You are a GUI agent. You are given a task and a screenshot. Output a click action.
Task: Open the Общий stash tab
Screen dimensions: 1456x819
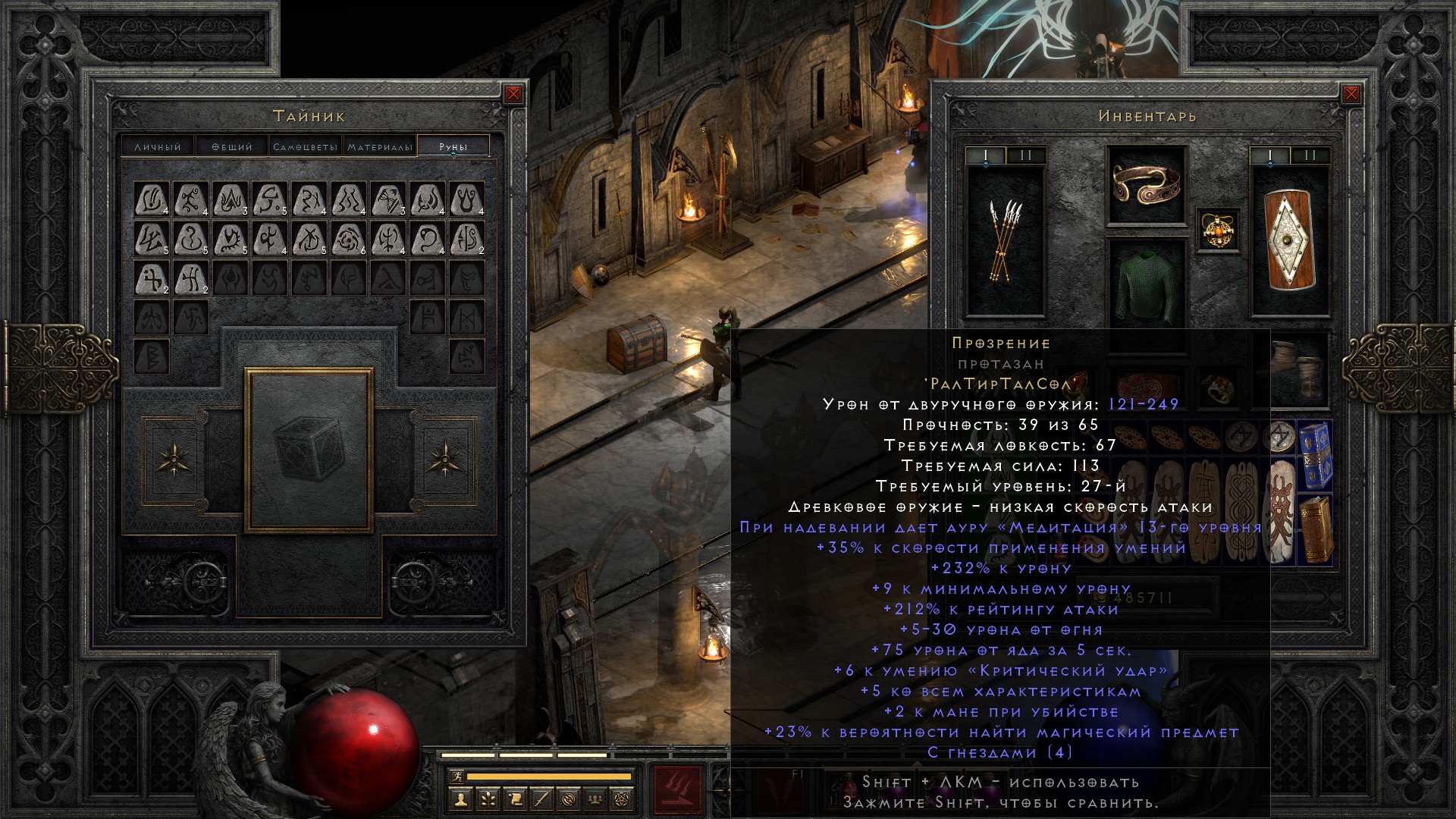[x=231, y=146]
